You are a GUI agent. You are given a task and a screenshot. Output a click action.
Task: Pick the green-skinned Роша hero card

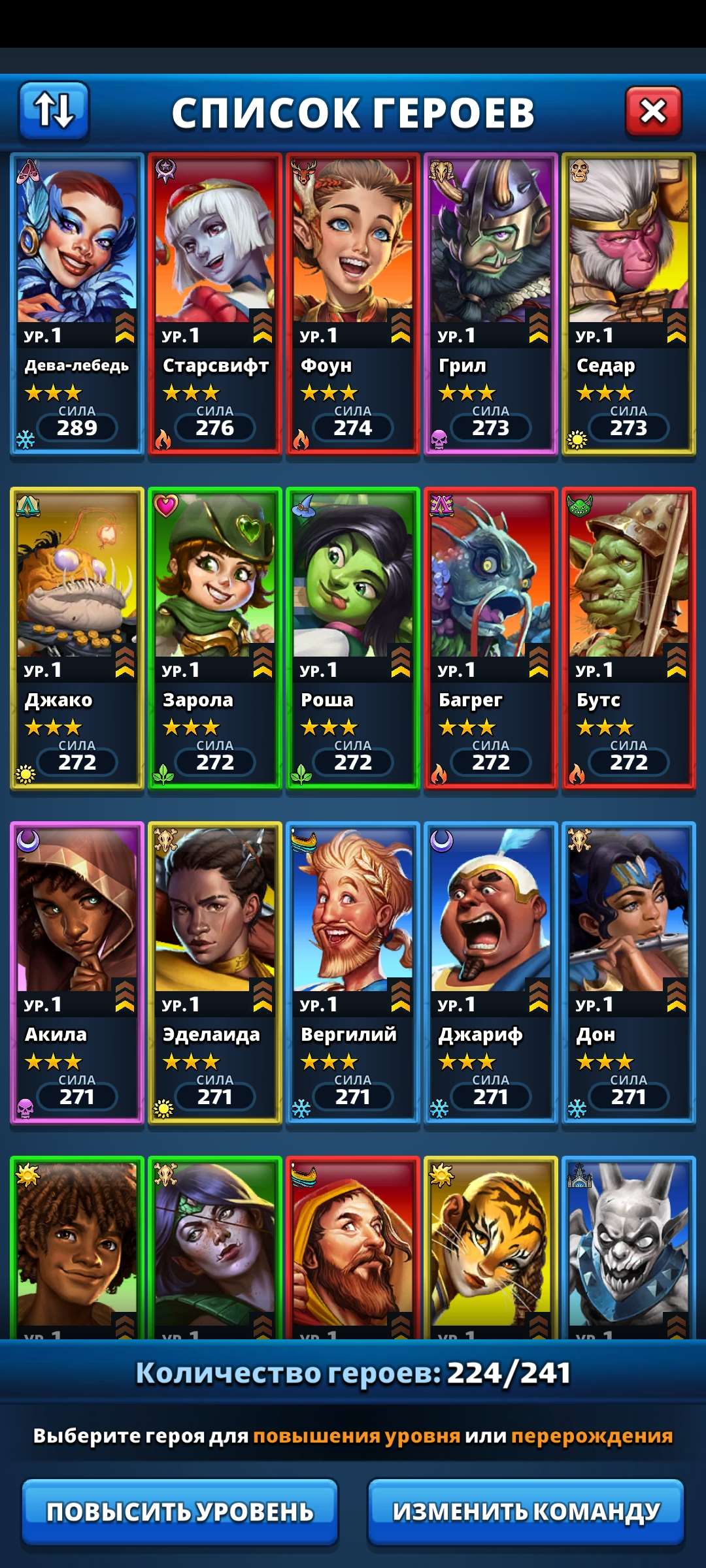(x=353, y=638)
